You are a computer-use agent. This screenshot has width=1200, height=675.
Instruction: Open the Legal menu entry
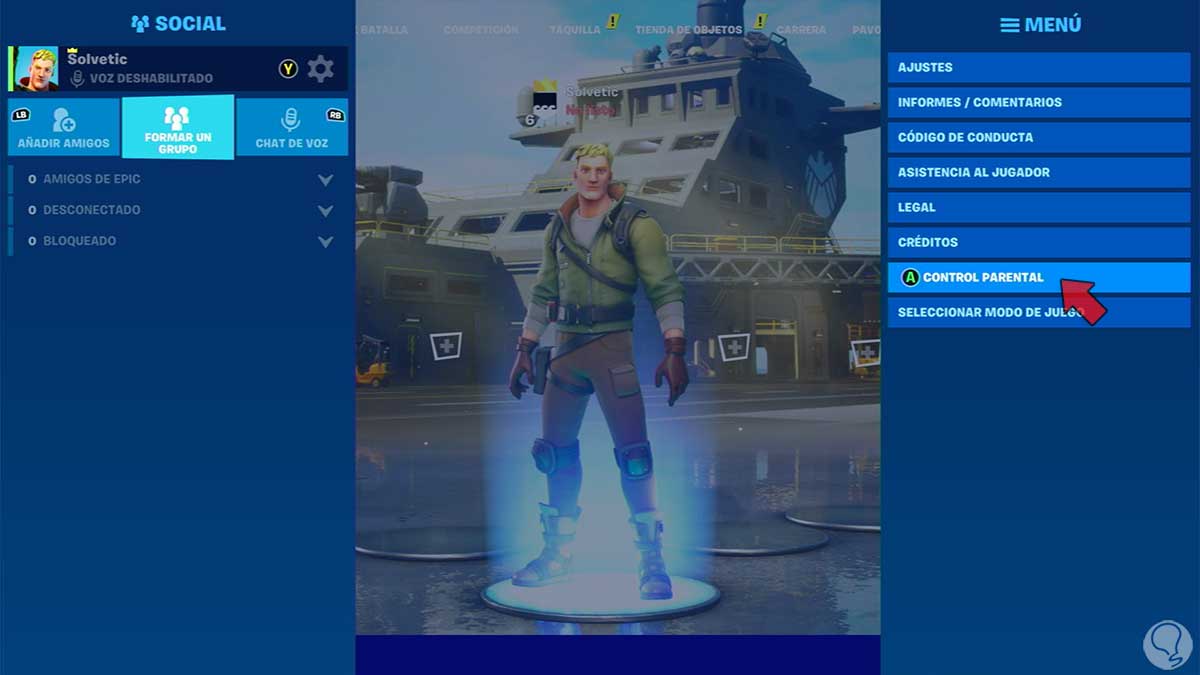click(1038, 208)
